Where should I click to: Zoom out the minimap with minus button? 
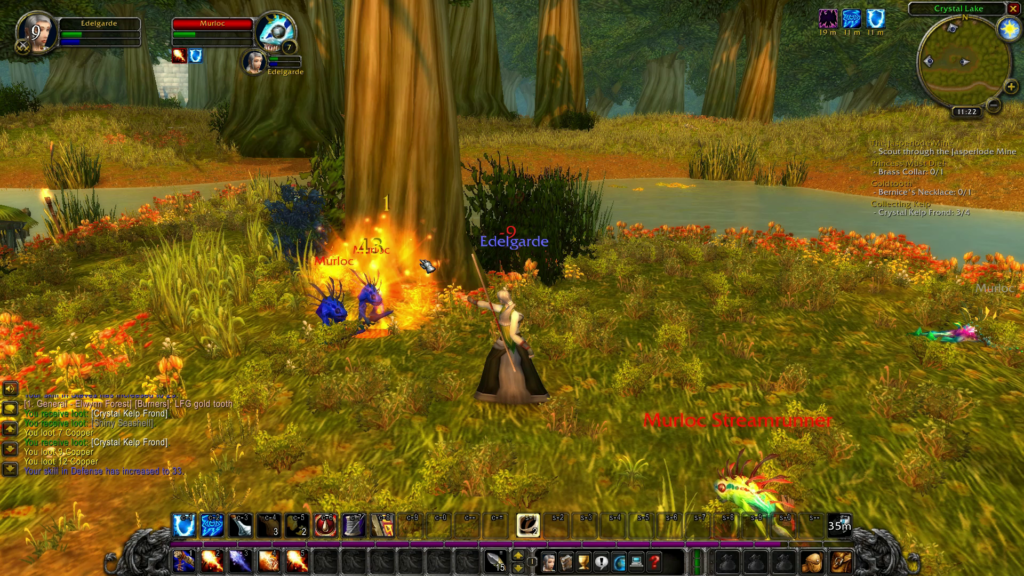tap(994, 104)
